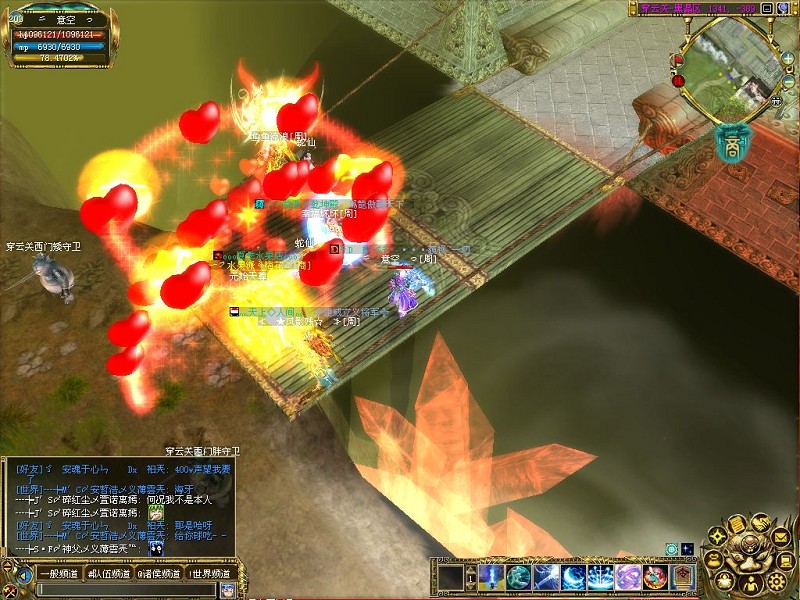Cast the purple swirl skill
This screenshot has width=800, height=600.
tap(628, 577)
